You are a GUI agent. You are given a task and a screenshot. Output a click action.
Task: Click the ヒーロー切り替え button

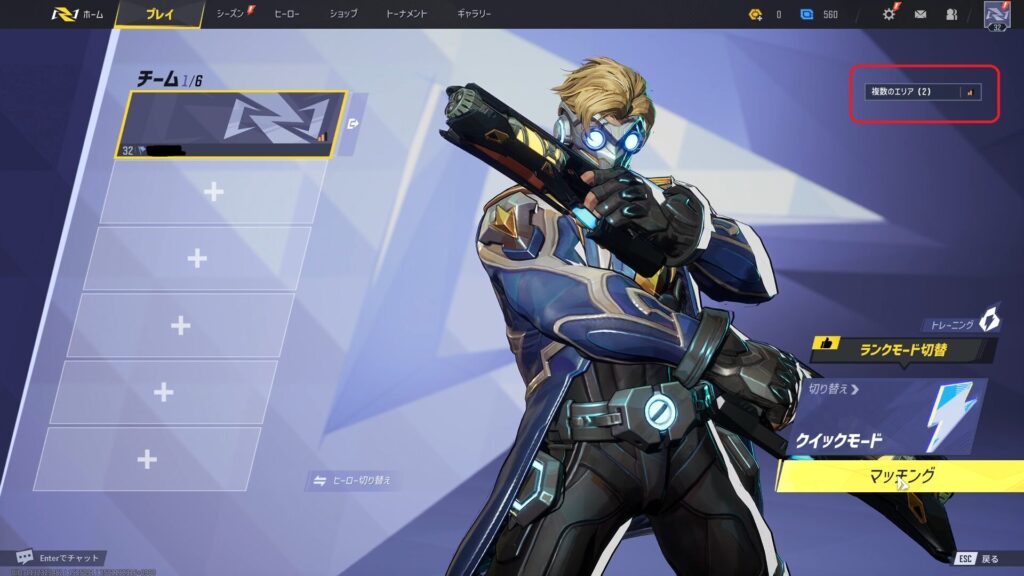[352, 481]
